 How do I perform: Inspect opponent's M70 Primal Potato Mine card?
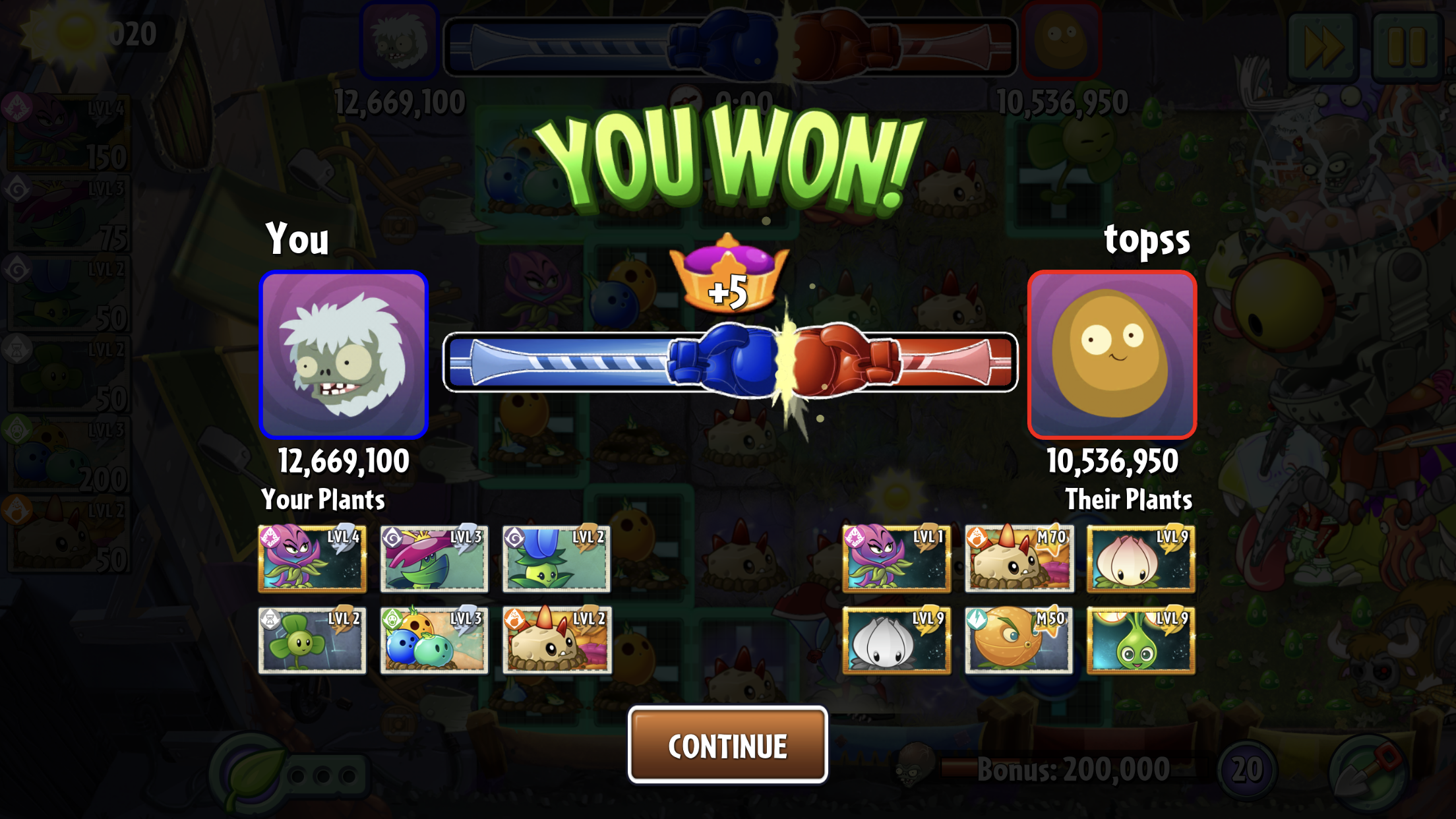(x=1019, y=559)
